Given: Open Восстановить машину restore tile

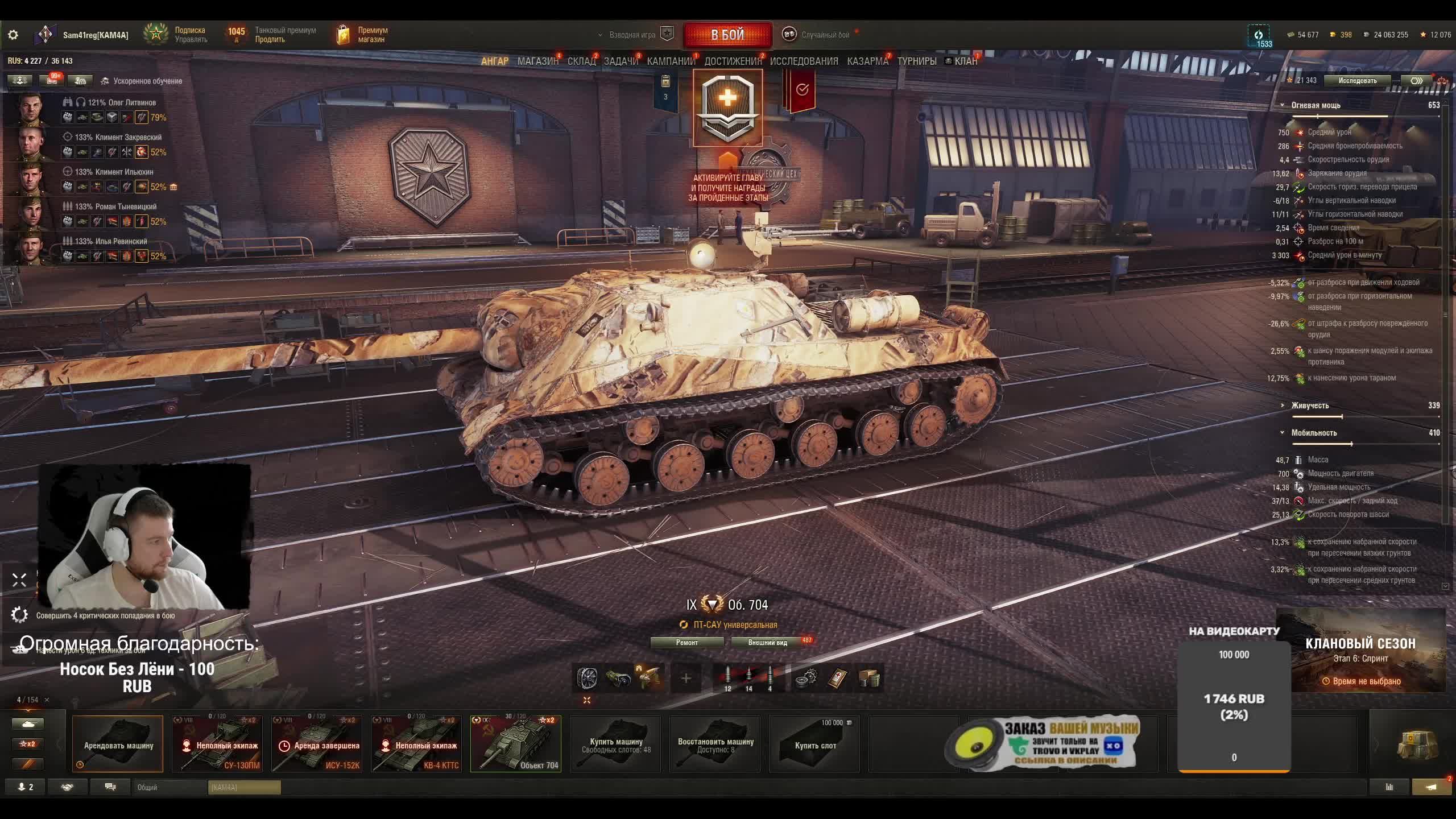Looking at the screenshot, I should click(715, 744).
